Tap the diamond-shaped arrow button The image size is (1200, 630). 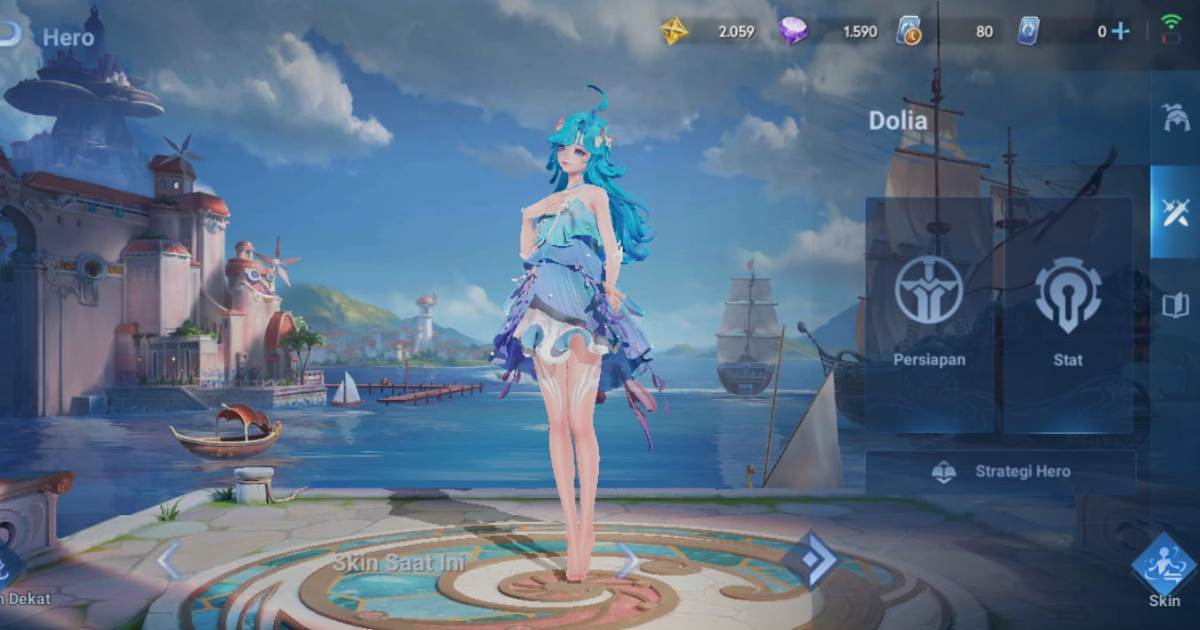(809, 560)
